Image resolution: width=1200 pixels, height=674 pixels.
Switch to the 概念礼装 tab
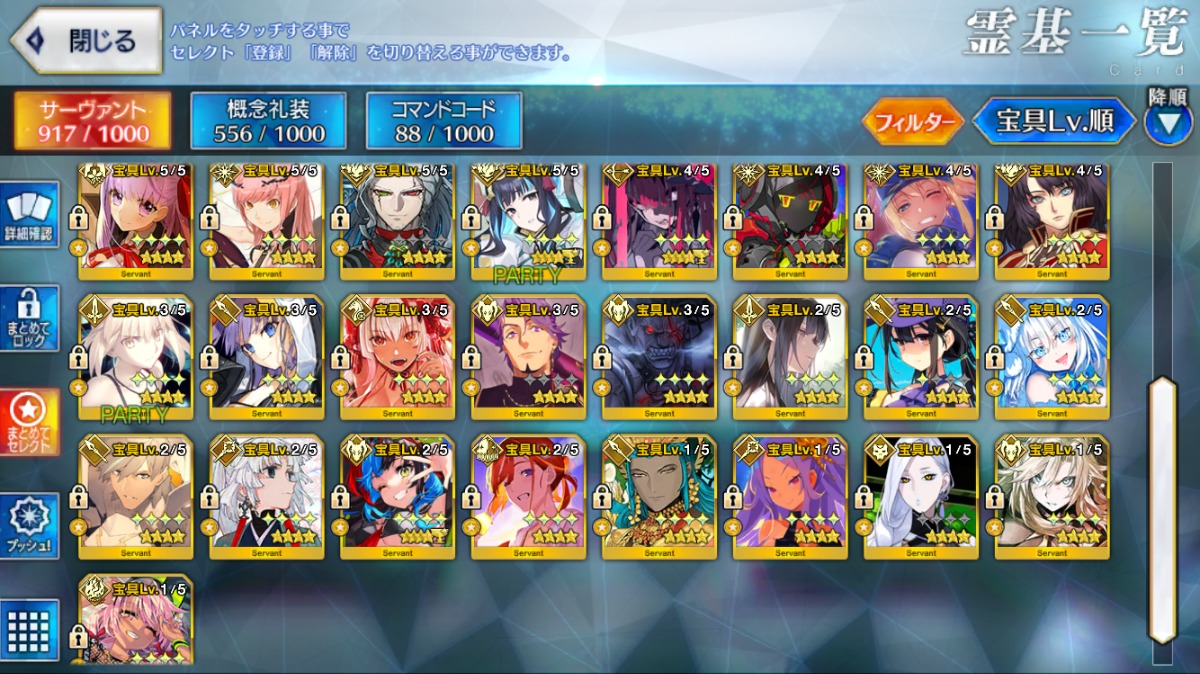[x=268, y=121]
